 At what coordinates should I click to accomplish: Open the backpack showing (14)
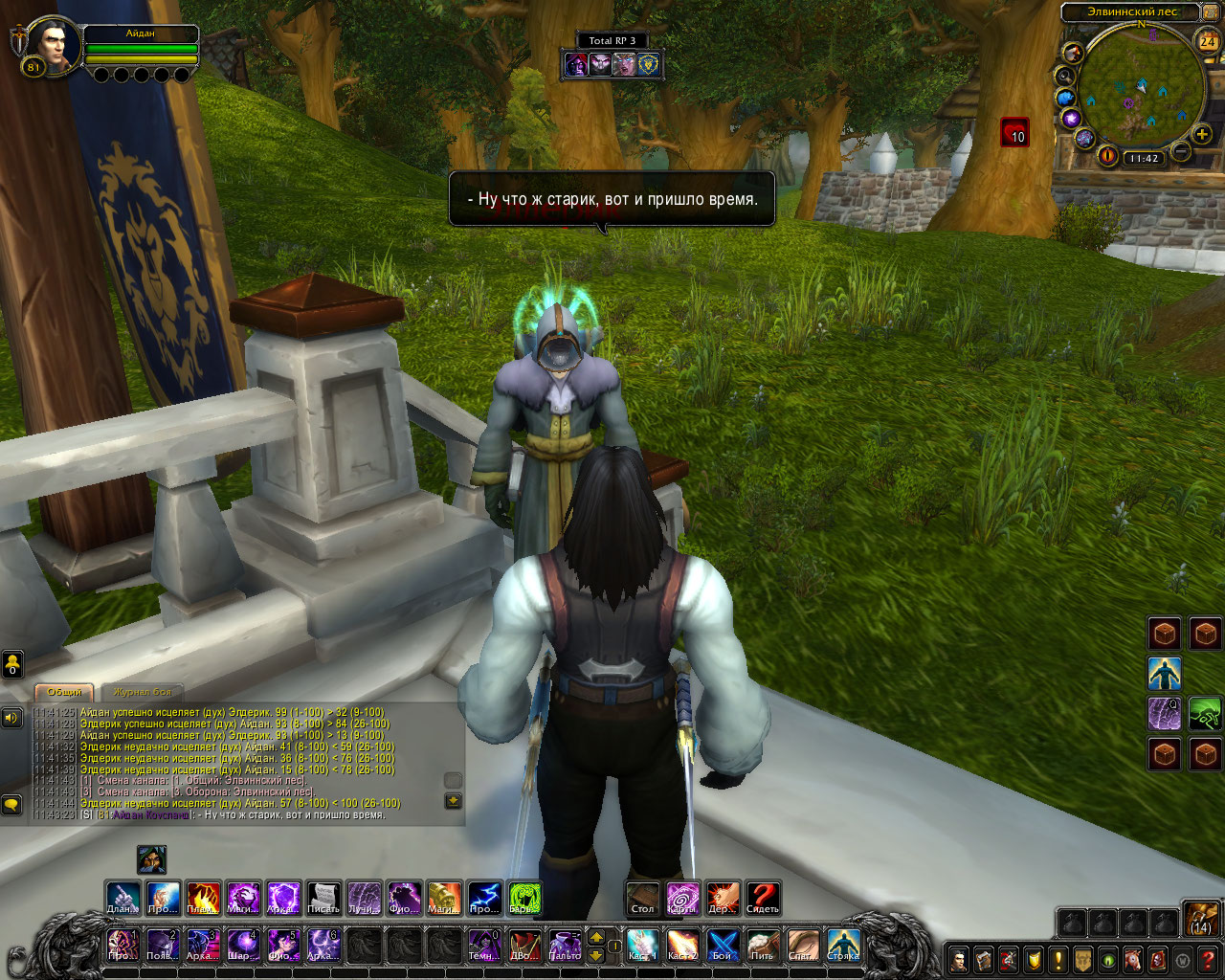click(x=1201, y=918)
